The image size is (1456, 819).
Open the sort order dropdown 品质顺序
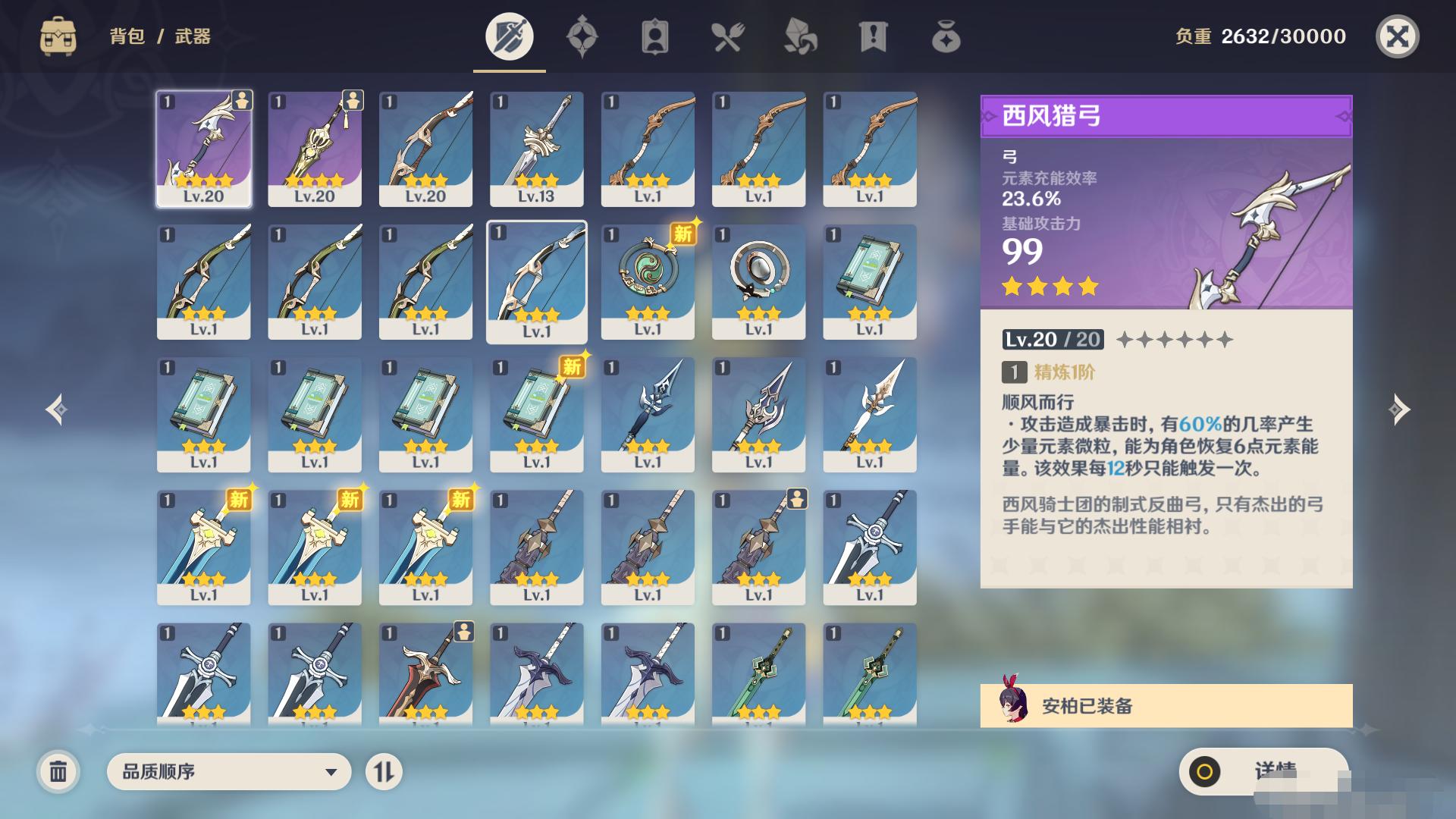[229, 772]
